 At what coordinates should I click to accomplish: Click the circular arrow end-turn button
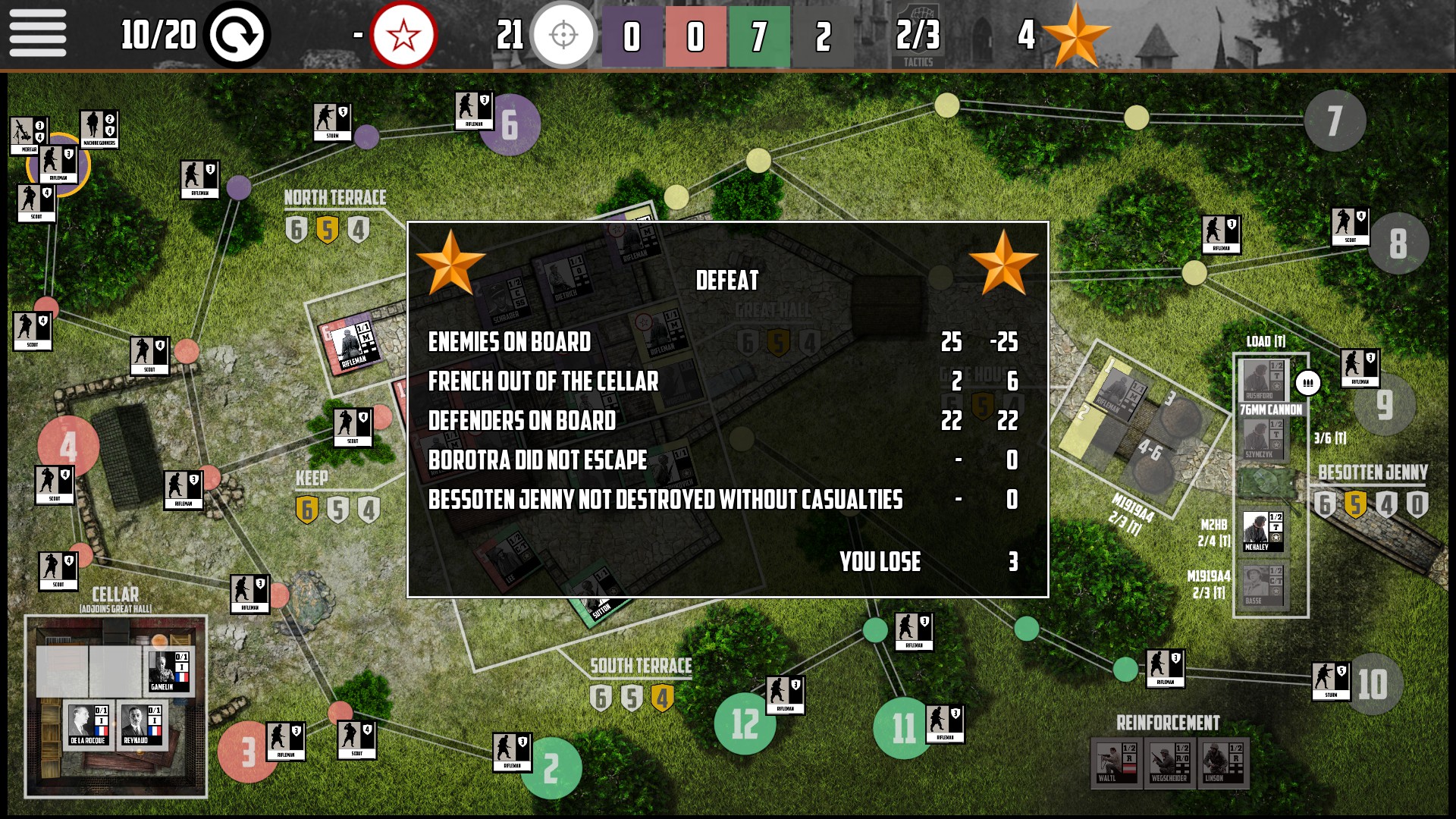coord(237,35)
